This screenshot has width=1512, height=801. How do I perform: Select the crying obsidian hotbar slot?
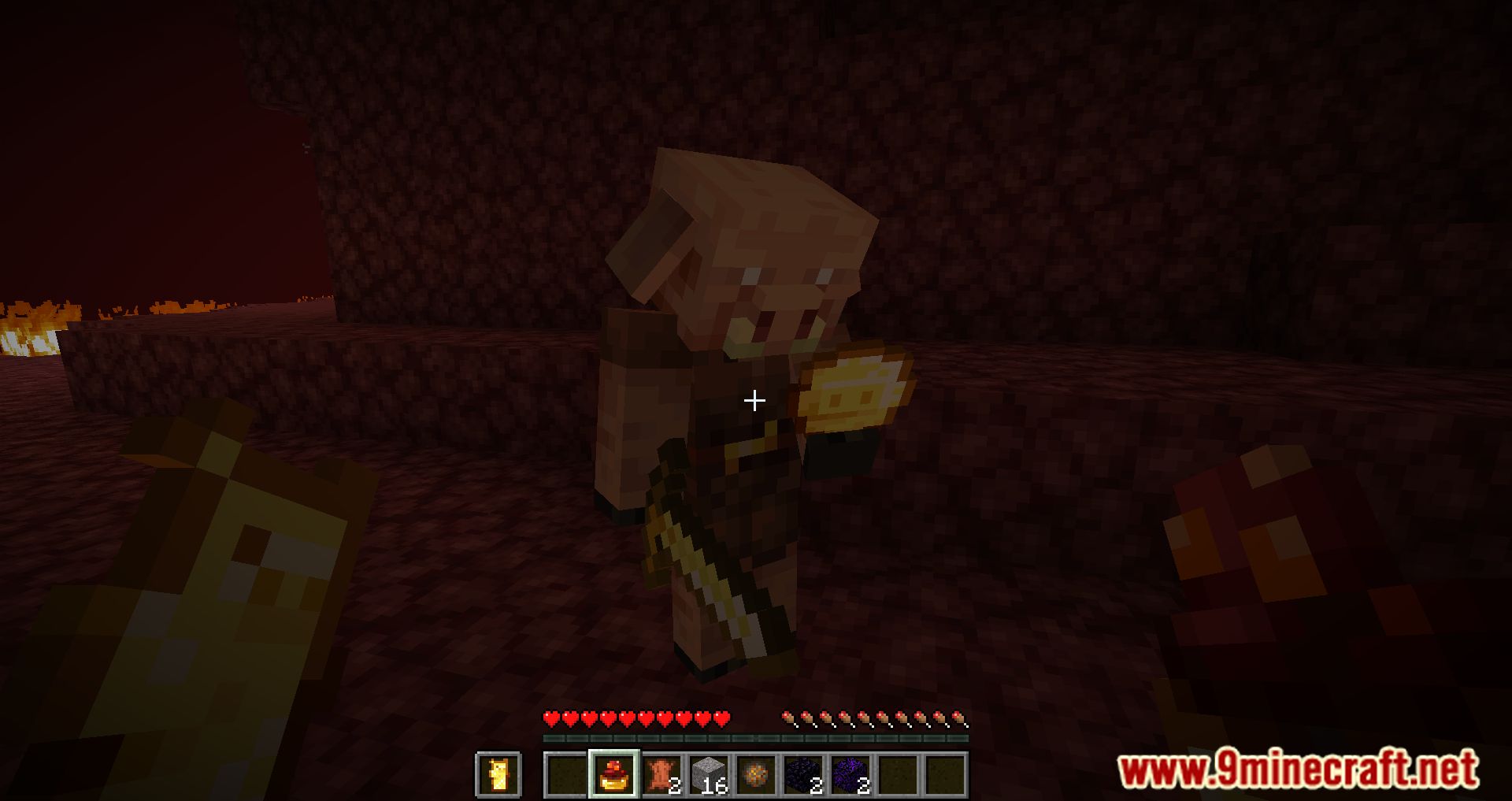(x=851, y=775)
